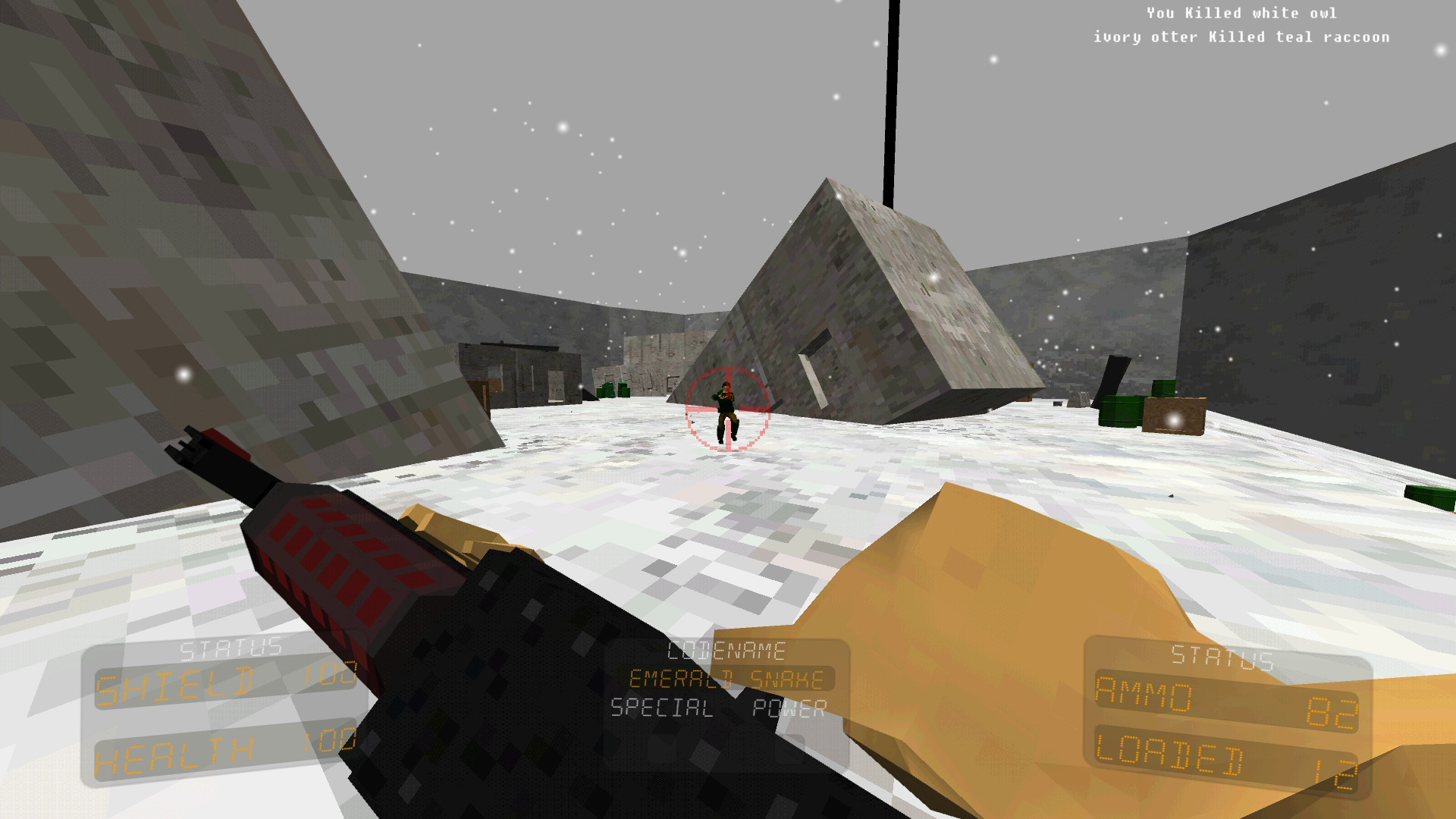Screen dimensions: 1456x819
Task: Toggle the HEALTH status readout
Action: (x=220, y=756)
